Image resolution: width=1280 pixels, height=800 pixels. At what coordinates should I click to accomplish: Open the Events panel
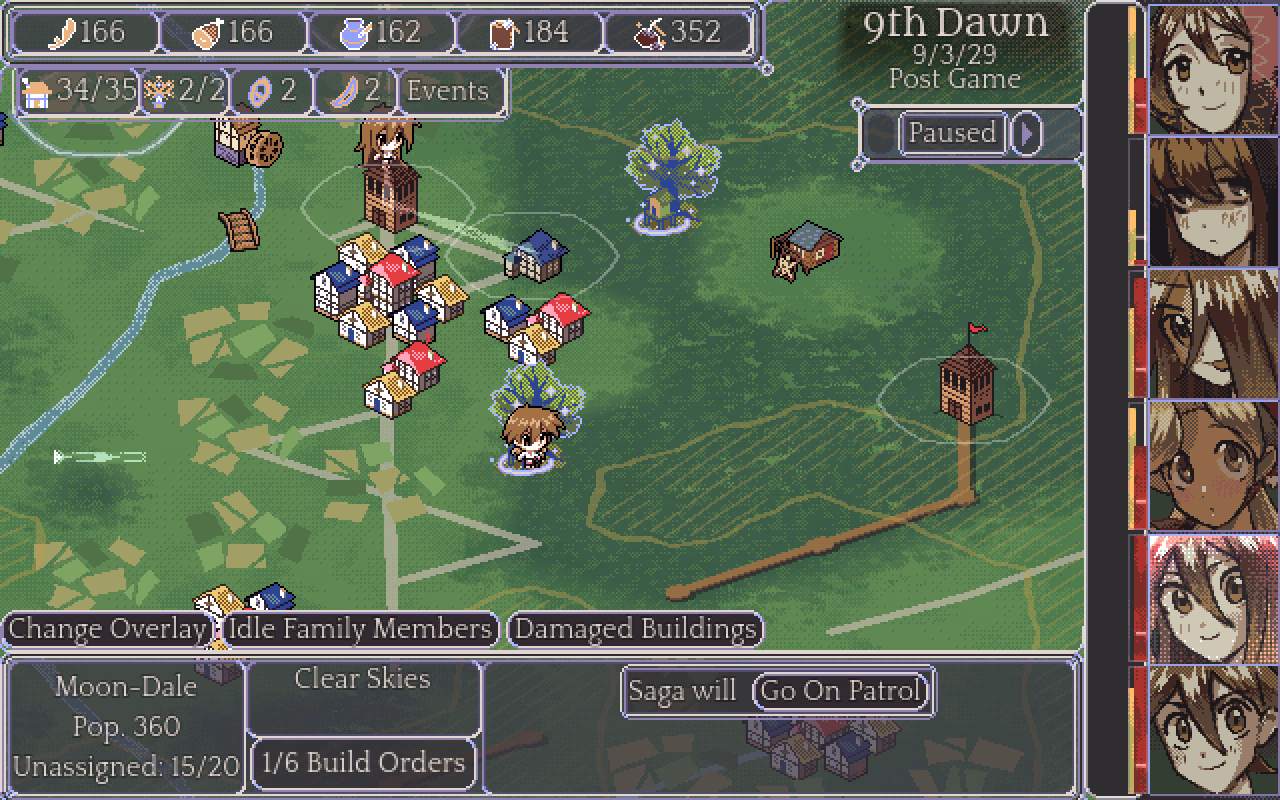coord(447,91)
